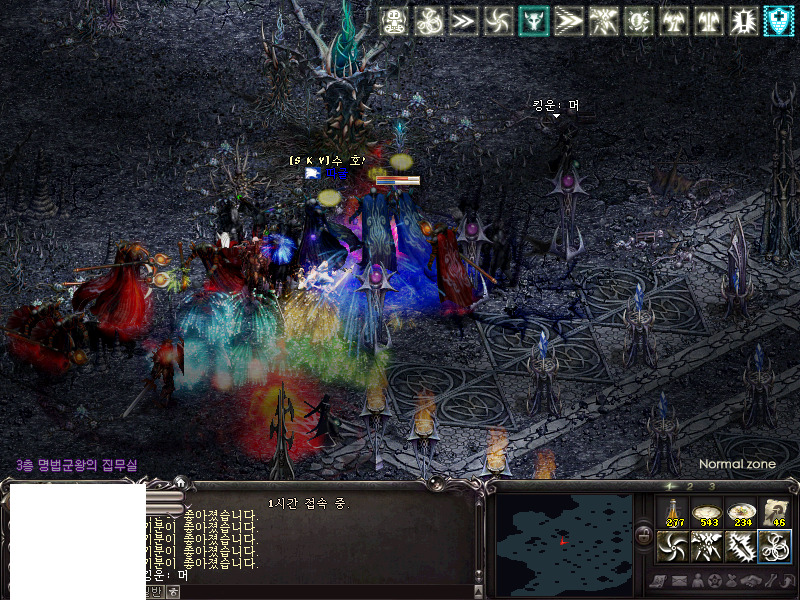Open the money bag inventory icon
800x600 pixels.
[733, 581]
